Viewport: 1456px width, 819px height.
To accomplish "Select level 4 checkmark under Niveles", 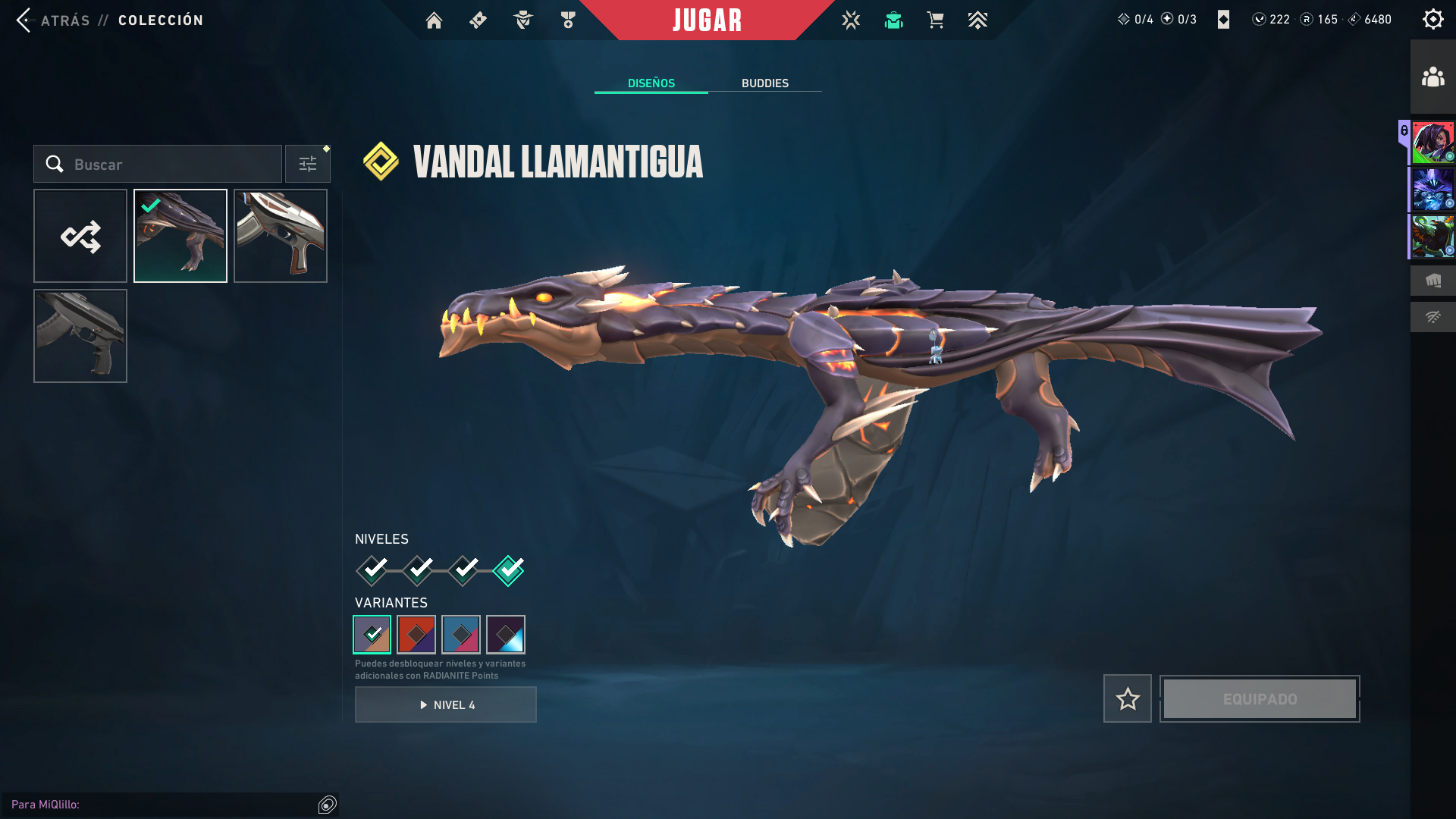I will tap(509, 570).
